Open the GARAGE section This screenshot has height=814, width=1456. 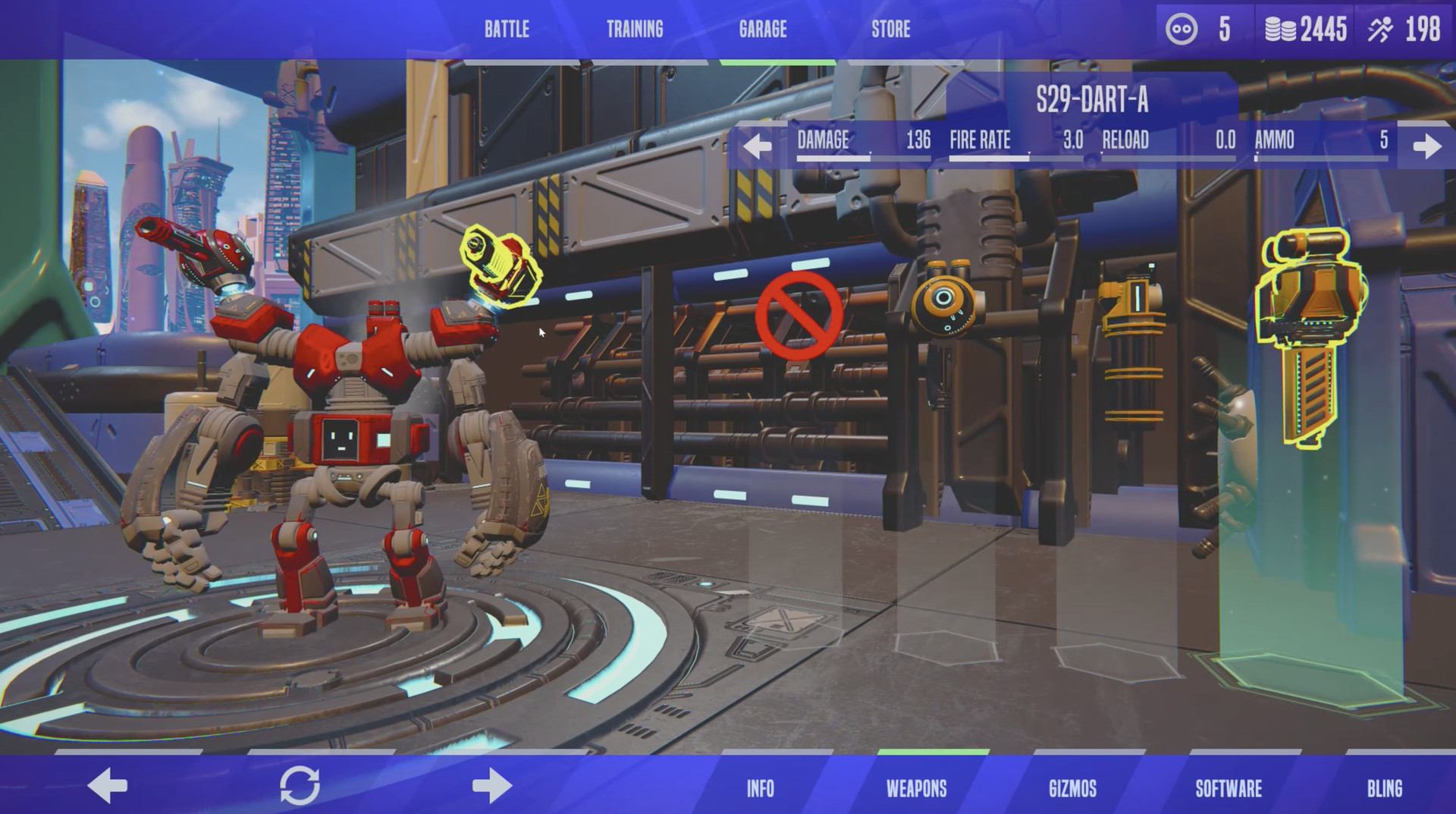[x=762, y=30]
